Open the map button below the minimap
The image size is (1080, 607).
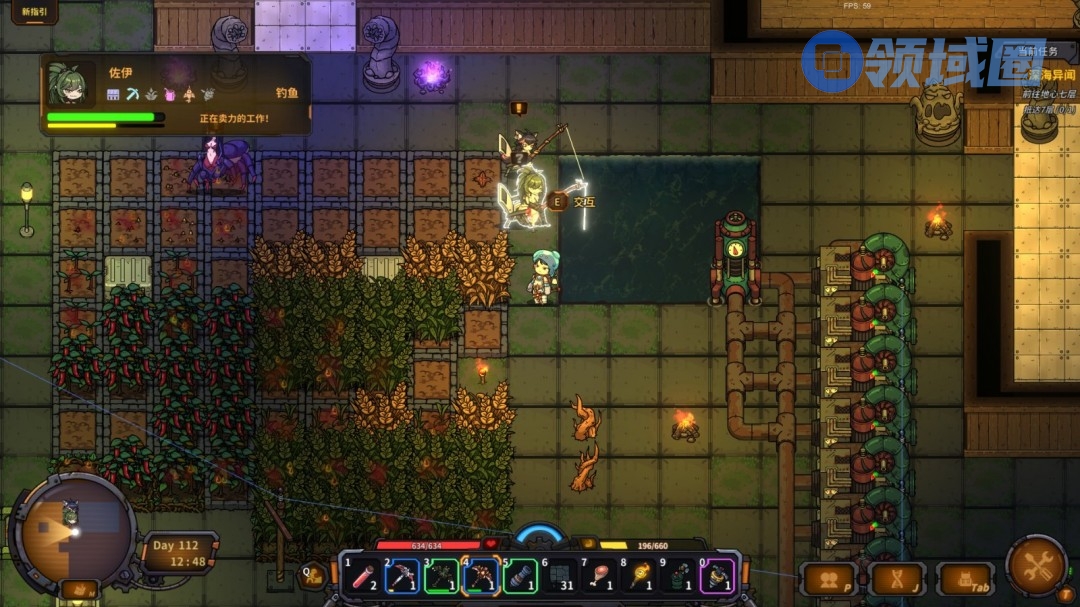click(x=79, y=590)
